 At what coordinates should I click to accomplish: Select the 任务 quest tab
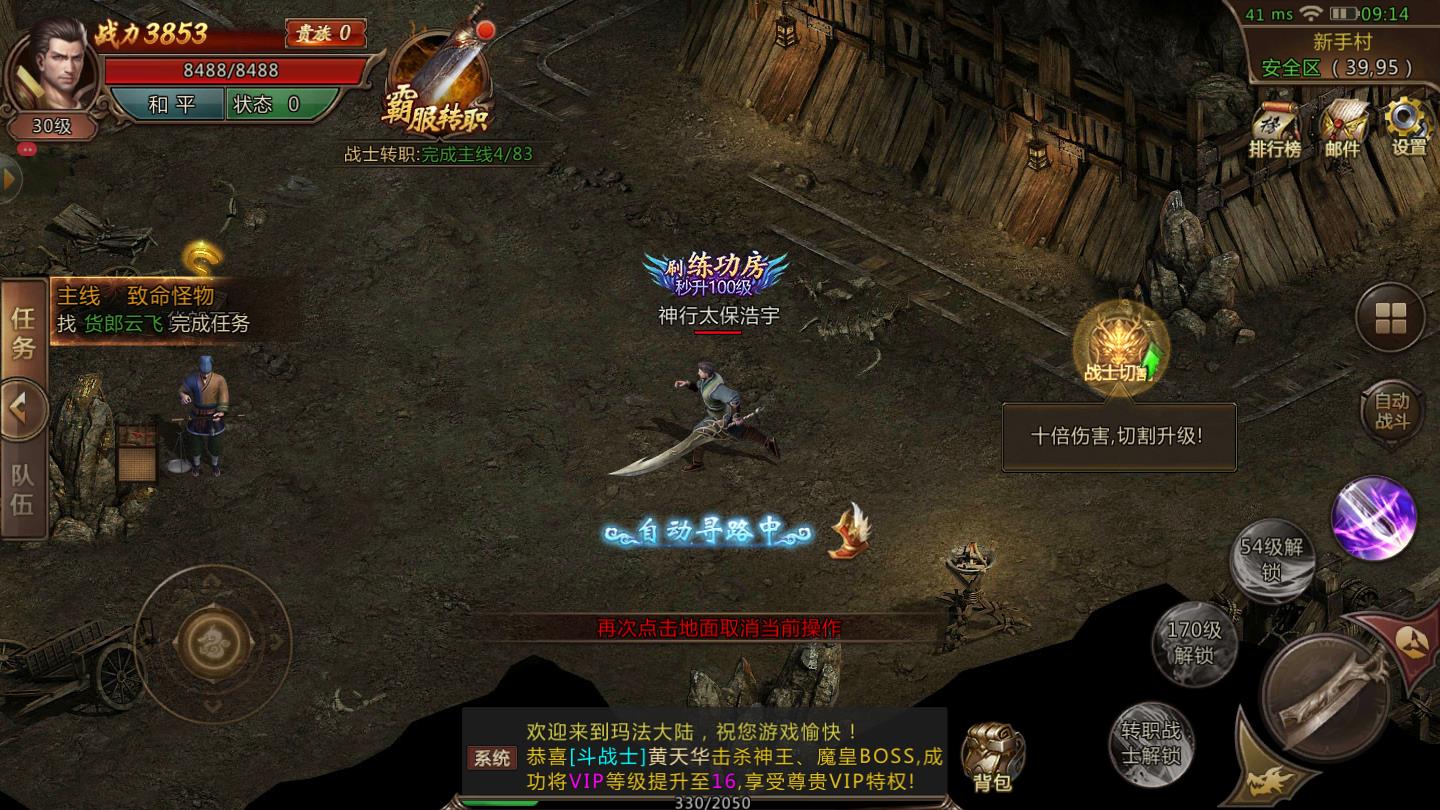(23, 333)
